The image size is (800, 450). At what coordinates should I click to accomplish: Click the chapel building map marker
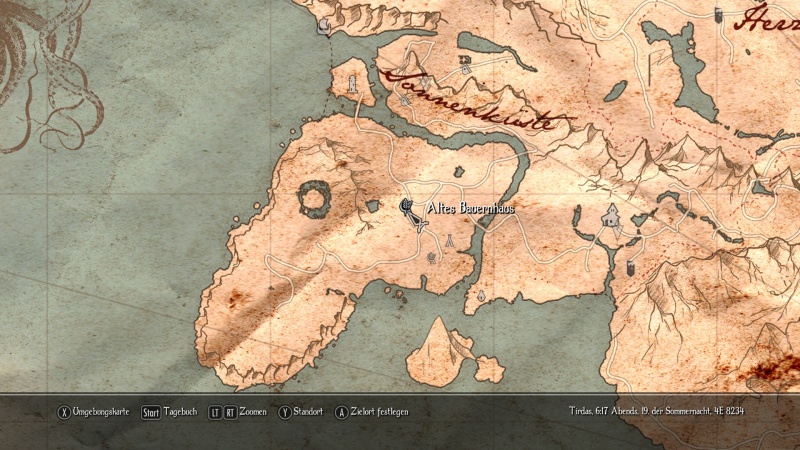610,214
